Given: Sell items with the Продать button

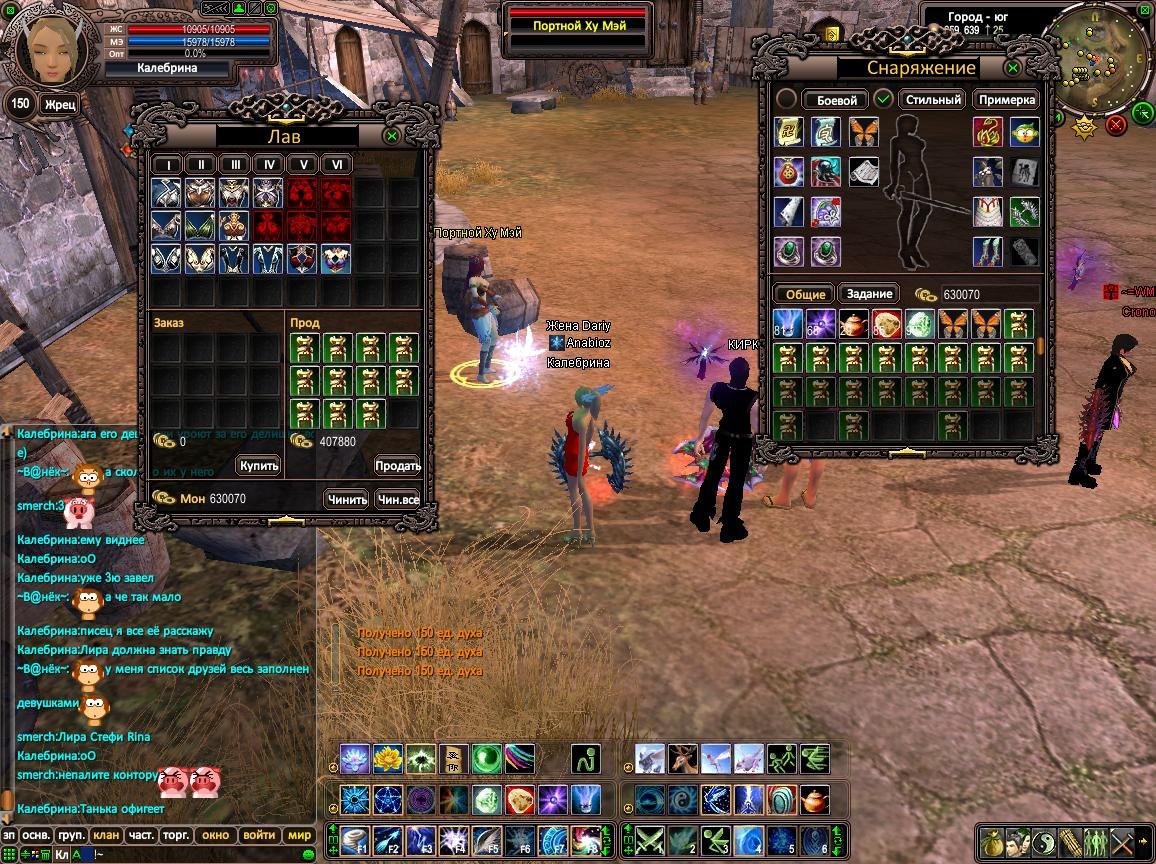Looking at the screenshot, I should click(397, 466).
